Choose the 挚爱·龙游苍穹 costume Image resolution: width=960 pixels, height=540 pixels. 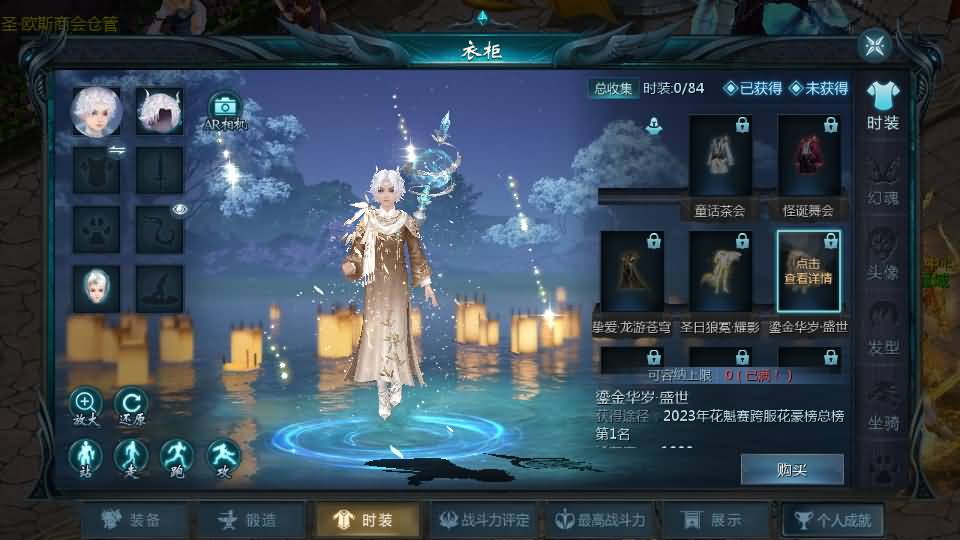tap(632, 279)
